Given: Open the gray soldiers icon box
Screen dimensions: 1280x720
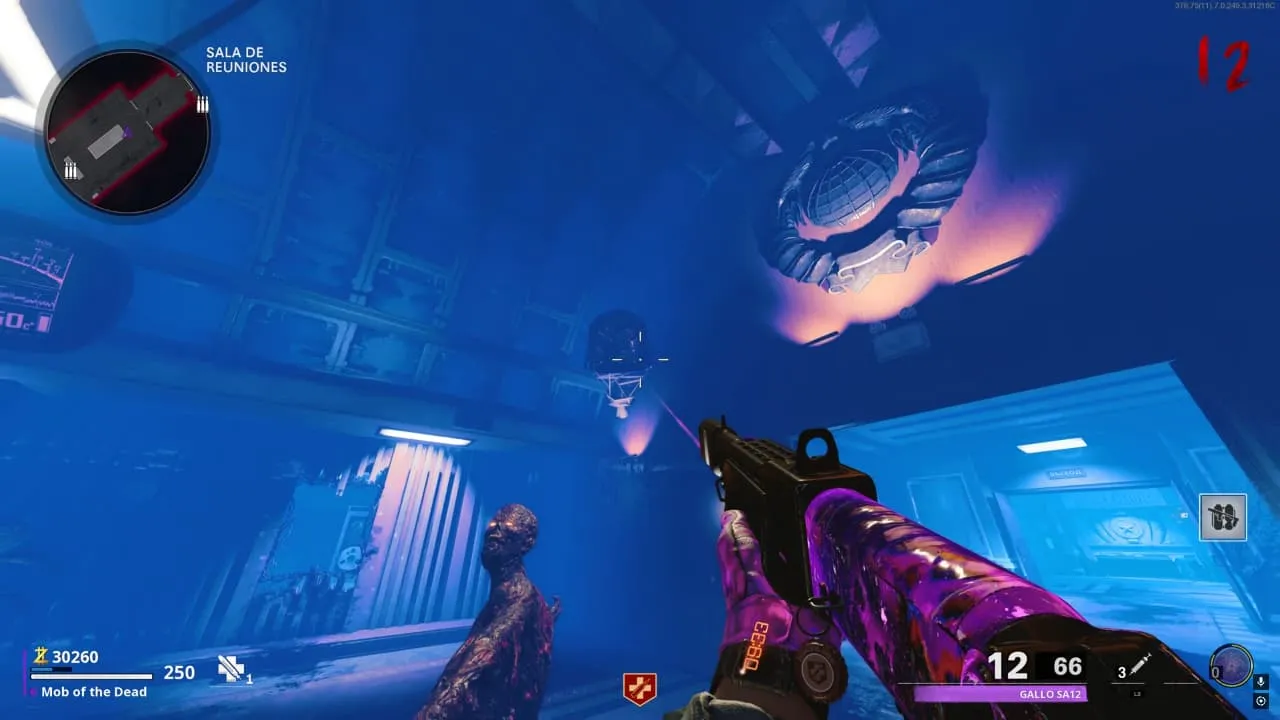Looking at the screenshot, I should pos(1223,517).
